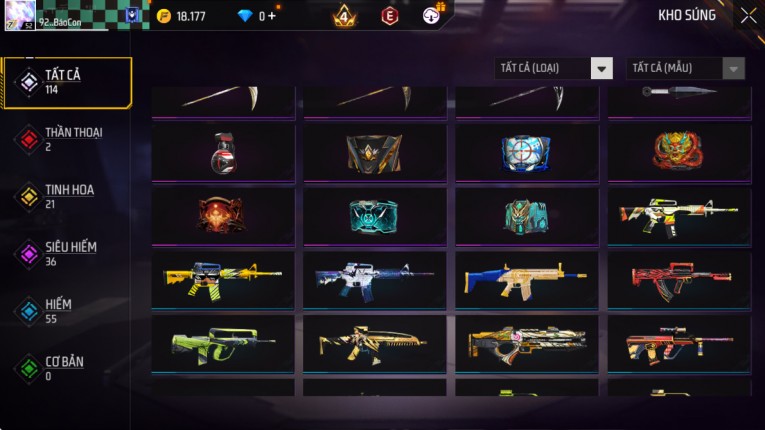This screenshot has width=765, height=430.
Task: Open the Tất Cả (Loại) dropdown
Action: (x=553, y=68)
